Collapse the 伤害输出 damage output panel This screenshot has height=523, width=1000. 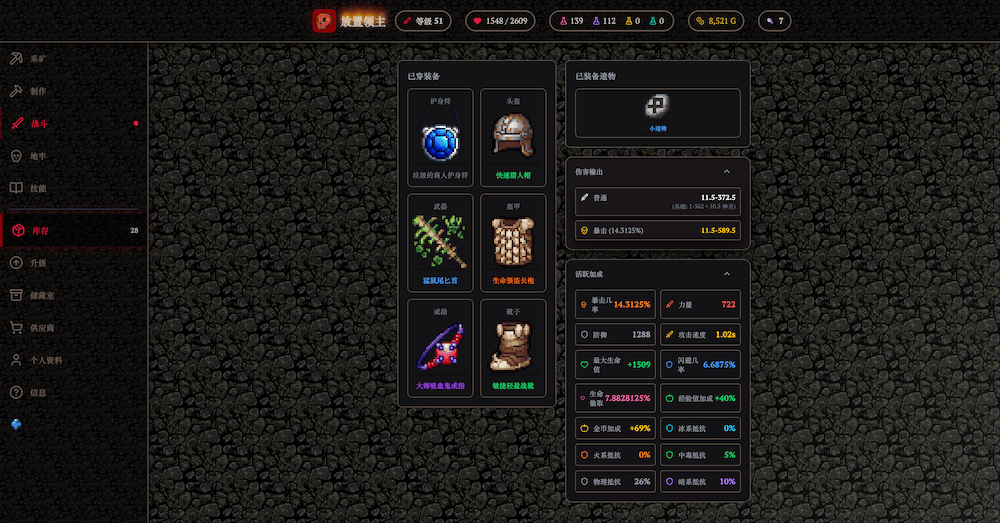pyautogui.click(x=726, y=172)
